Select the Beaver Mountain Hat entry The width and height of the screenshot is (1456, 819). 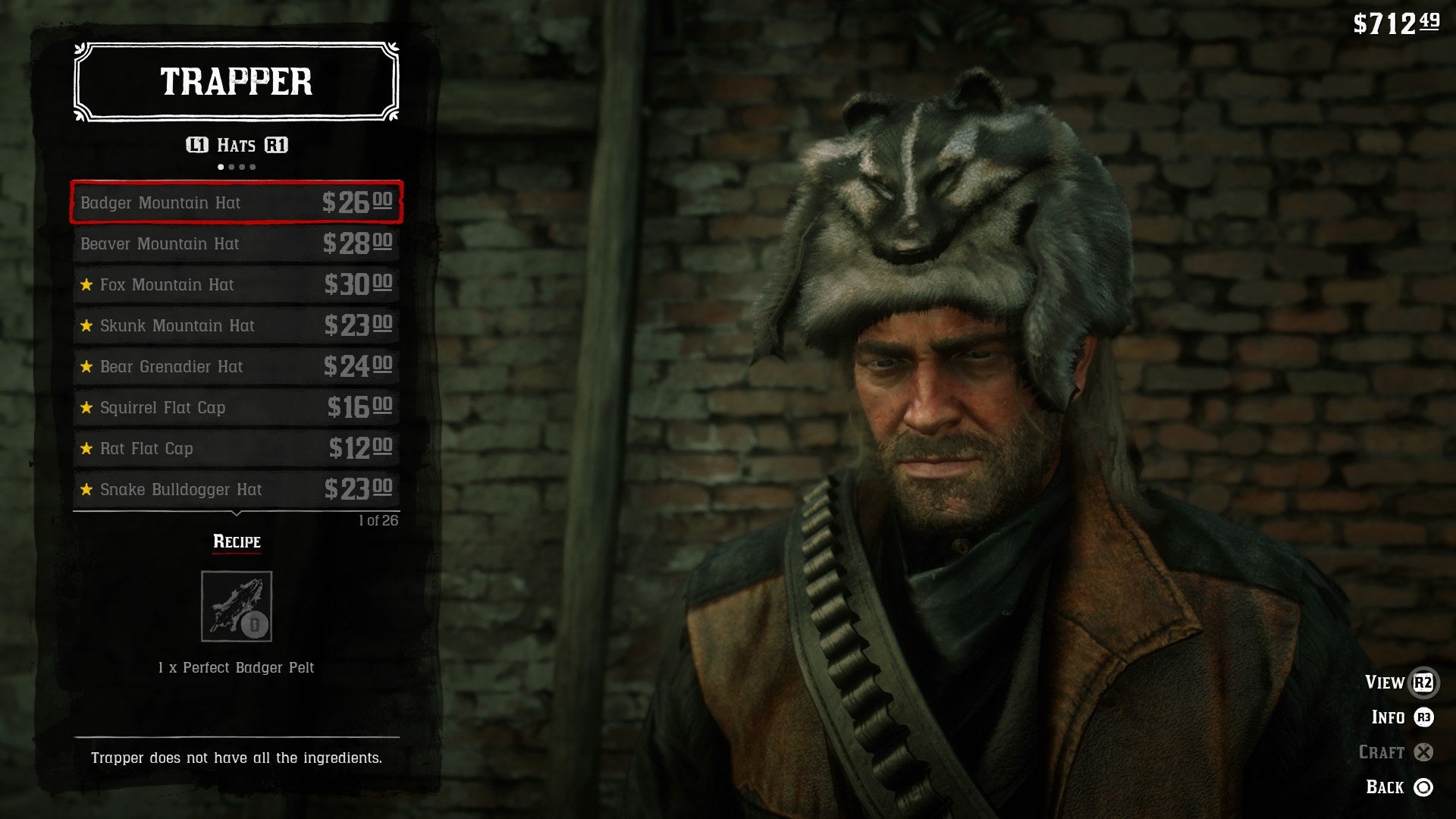pyautogui.click(x=236, y=244)
